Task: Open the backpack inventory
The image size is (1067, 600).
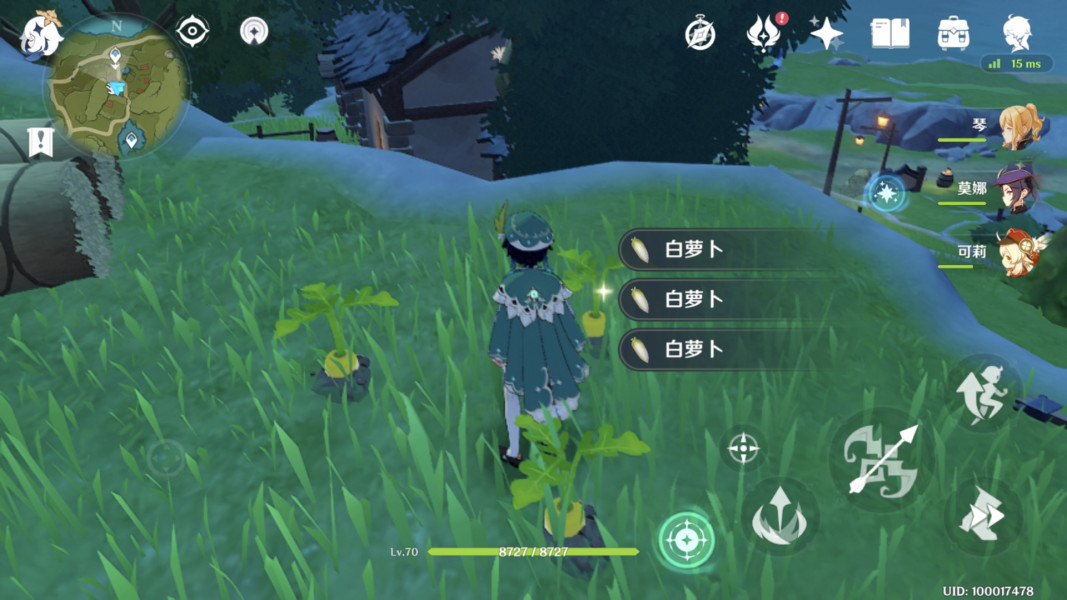Action: pos(953,33)
